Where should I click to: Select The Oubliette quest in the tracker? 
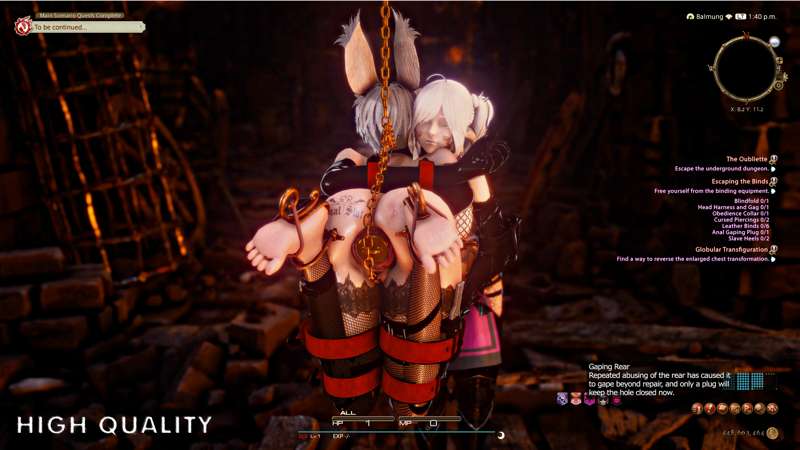coord(747,159)
